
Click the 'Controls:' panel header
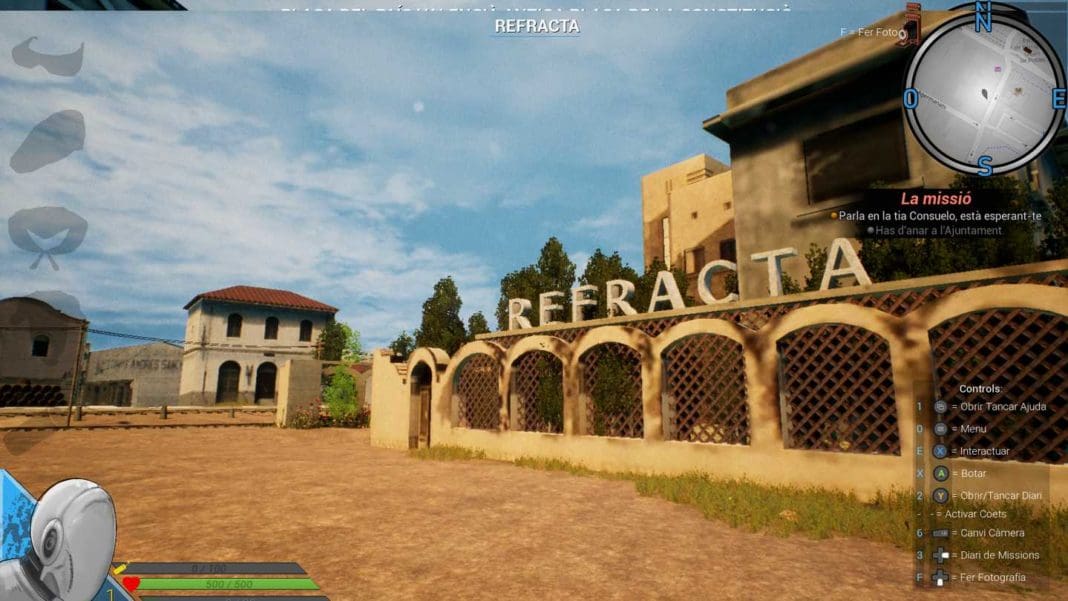(980, 388)
